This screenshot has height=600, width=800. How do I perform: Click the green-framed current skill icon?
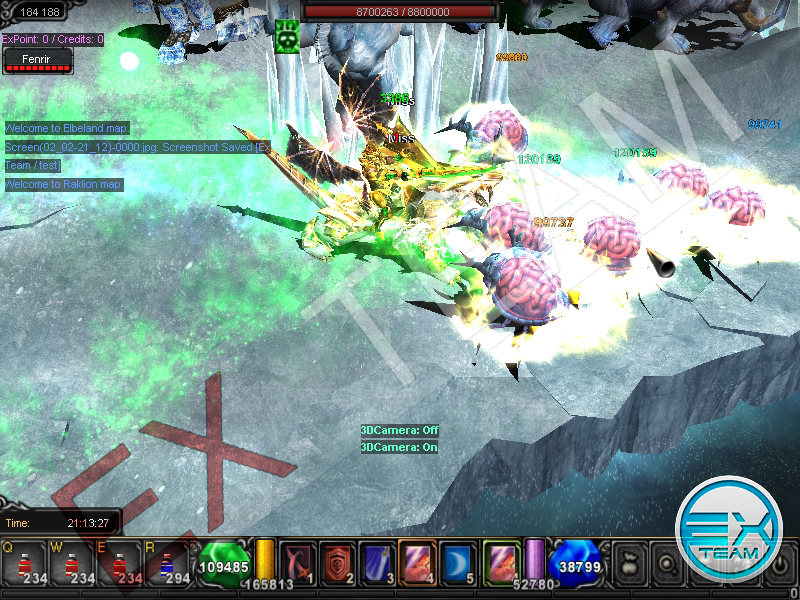click(x=500, y=561)
